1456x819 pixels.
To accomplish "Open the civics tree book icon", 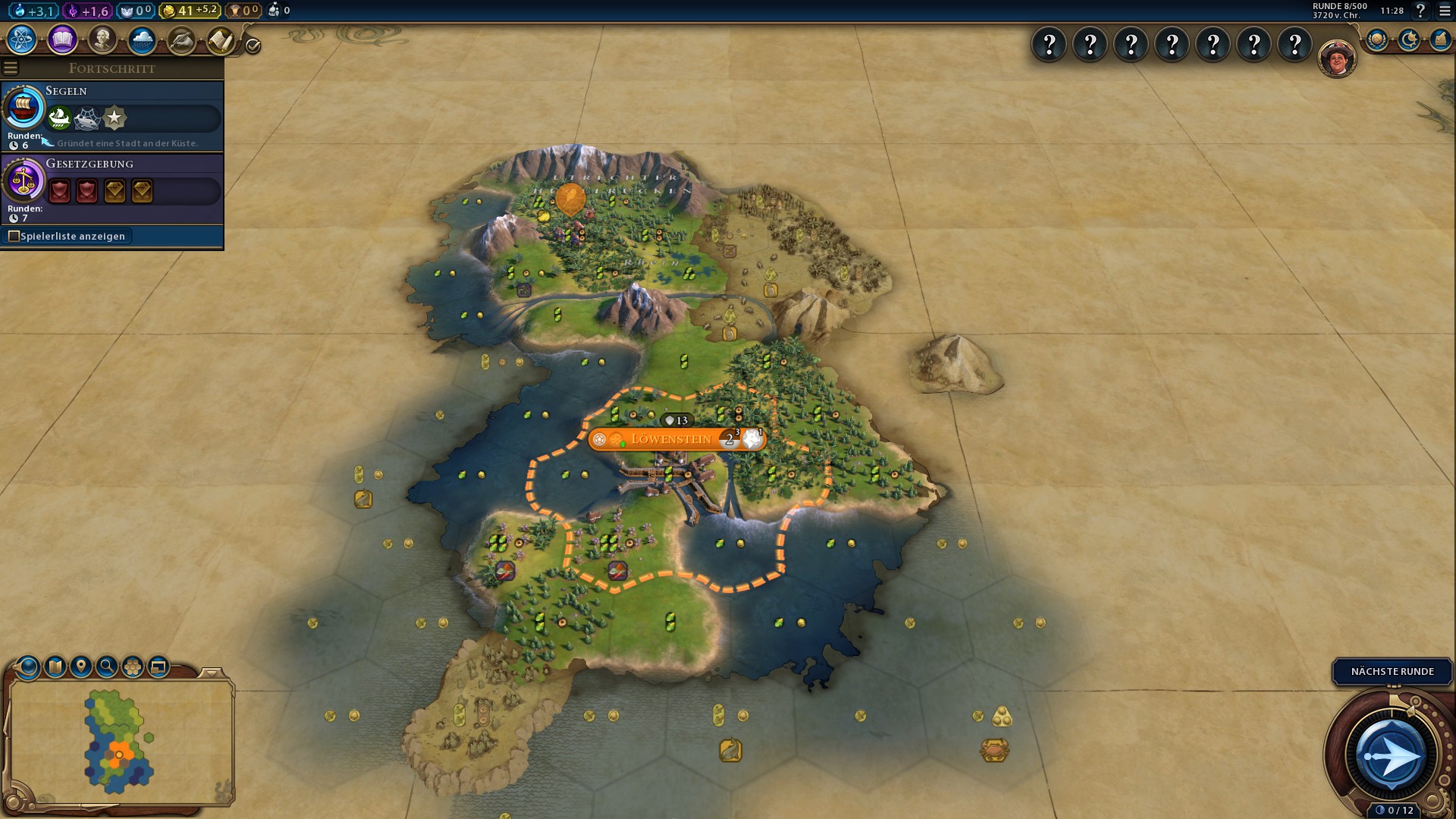I will point(62,39).
